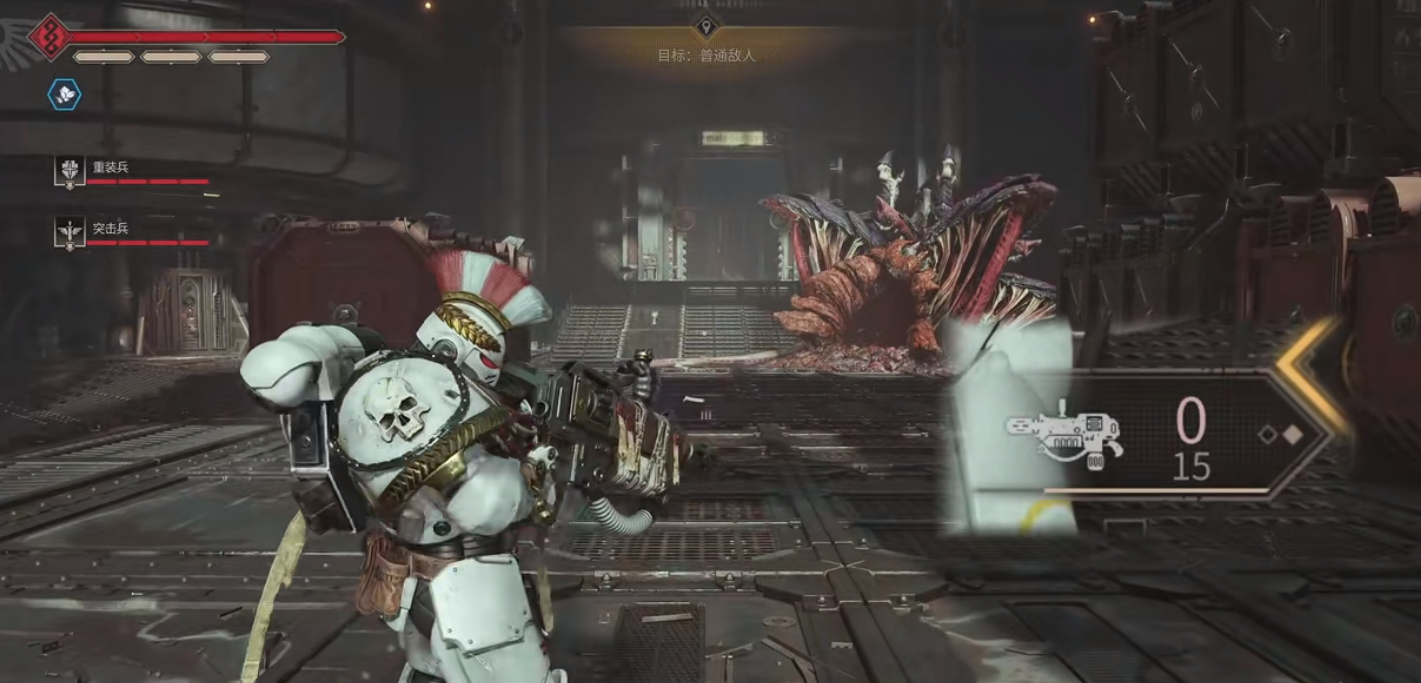Select the 重装兵 squadmate entry
The width and height of the screenshot is (1421, 683).
(110, 169)
